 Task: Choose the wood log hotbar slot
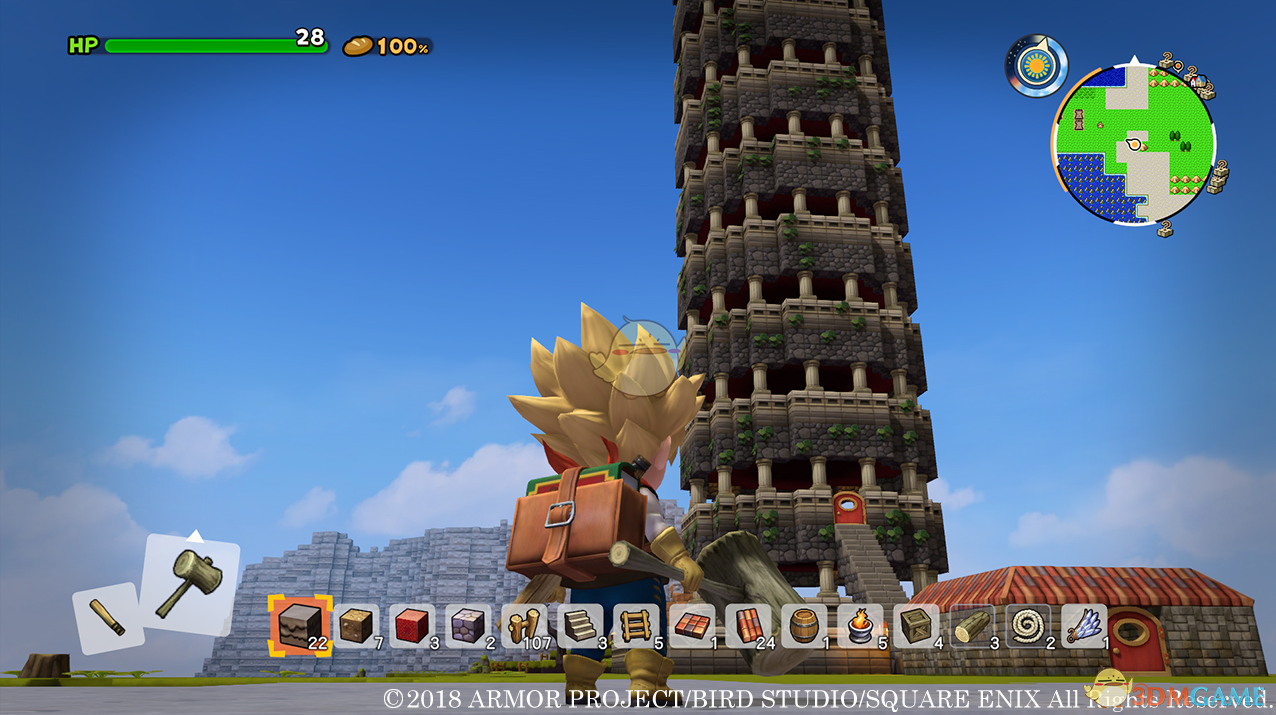[x=973, y=626]
